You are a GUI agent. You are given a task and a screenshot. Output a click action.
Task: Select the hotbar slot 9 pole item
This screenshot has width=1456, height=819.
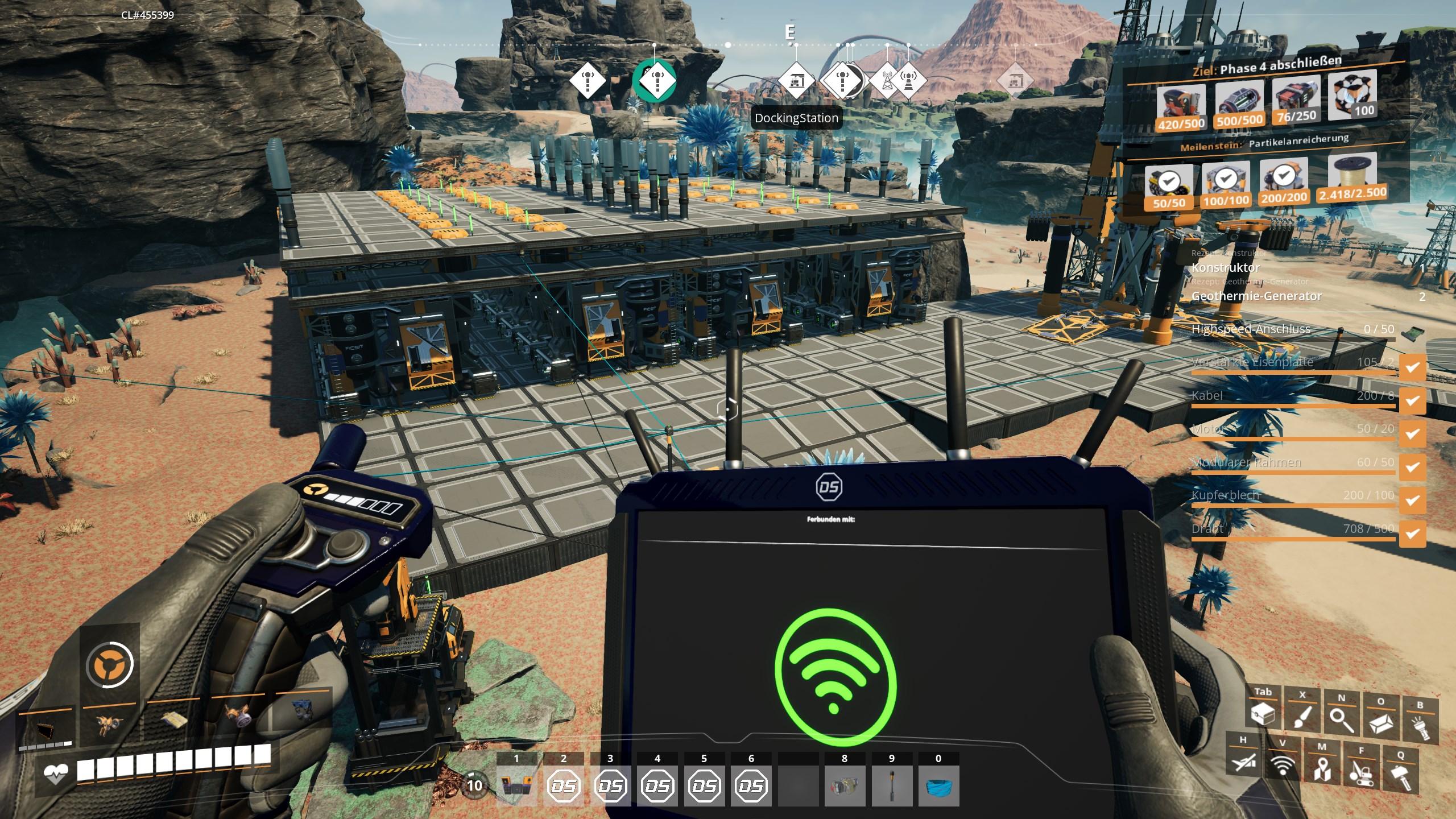(x=891, y=785)
